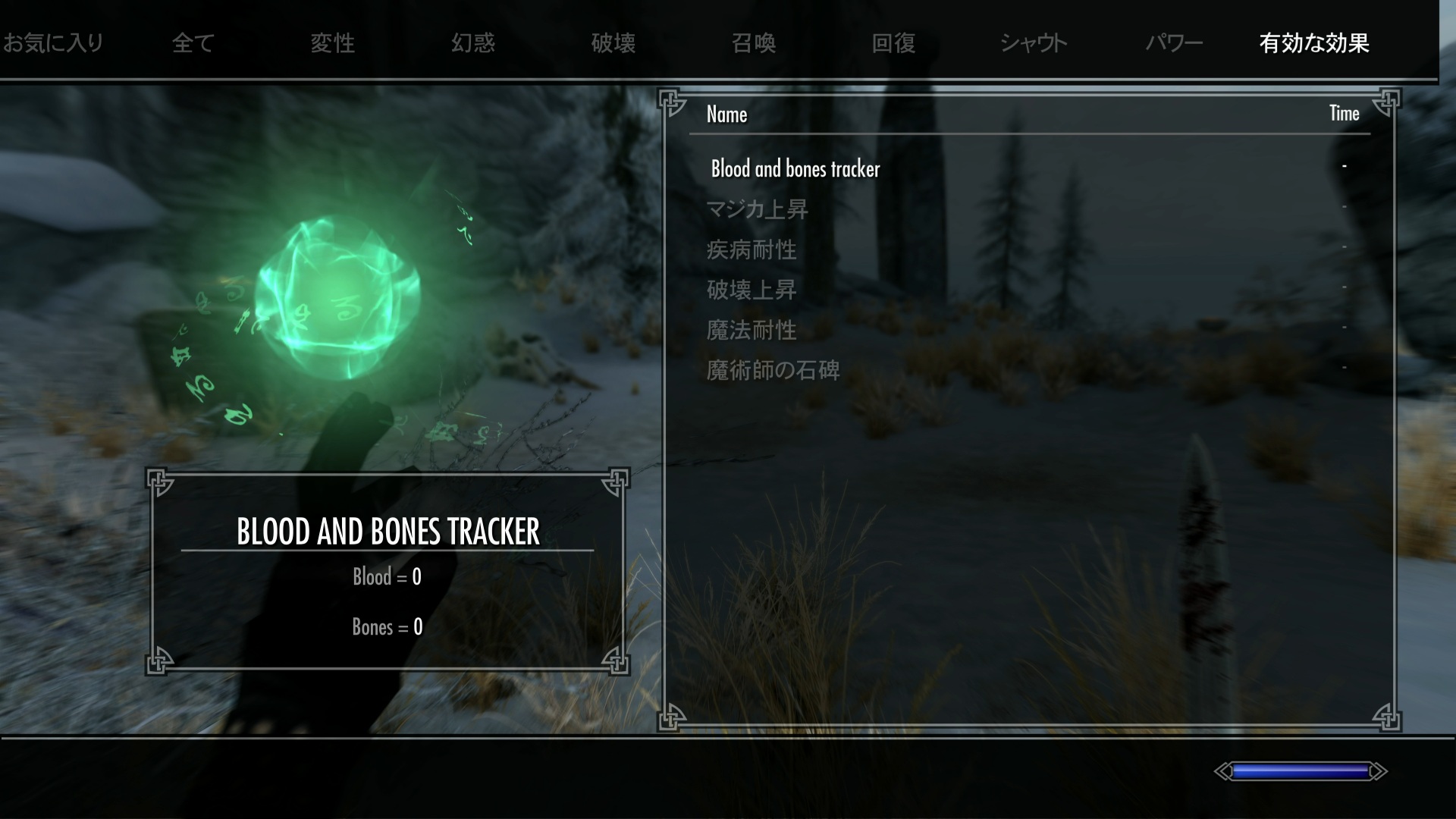
Task: Show the 幻惑 spell category
Action: point(473,43)
